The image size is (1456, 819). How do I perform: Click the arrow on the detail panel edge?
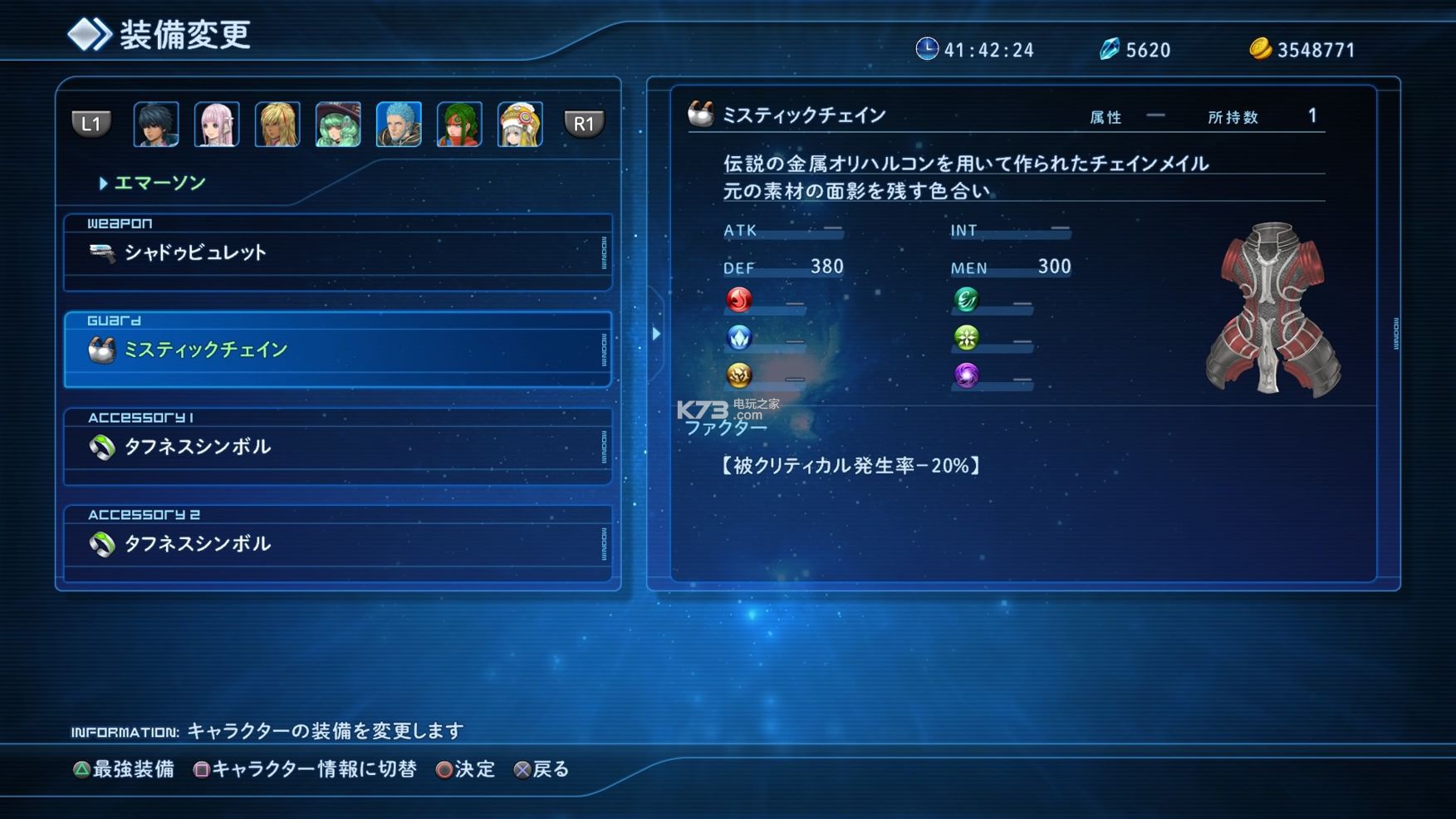(656, 334)
